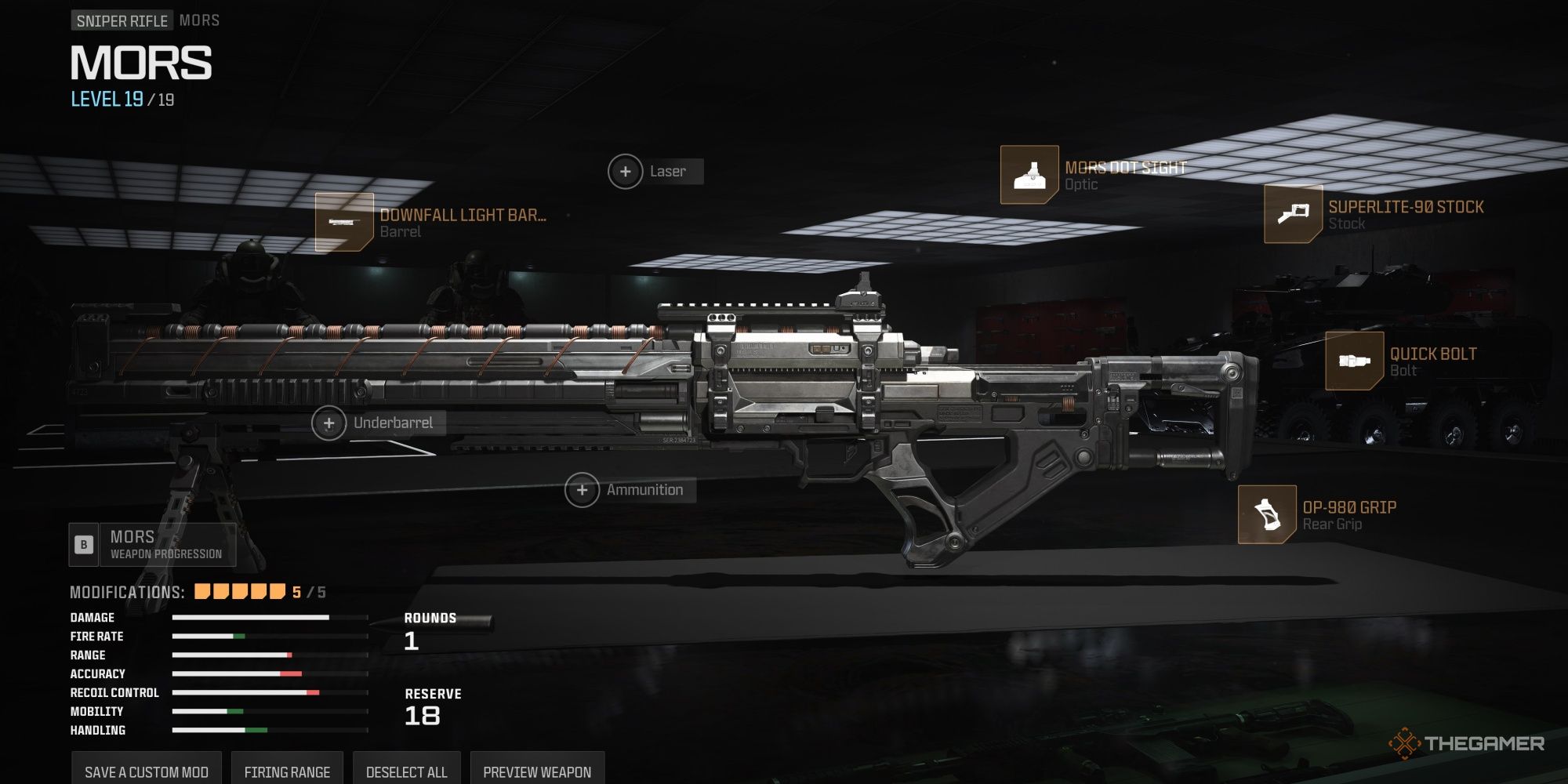1568x784 pixels.
Task: Add a Laser attachment via plus icon
Action: point(626,171)
